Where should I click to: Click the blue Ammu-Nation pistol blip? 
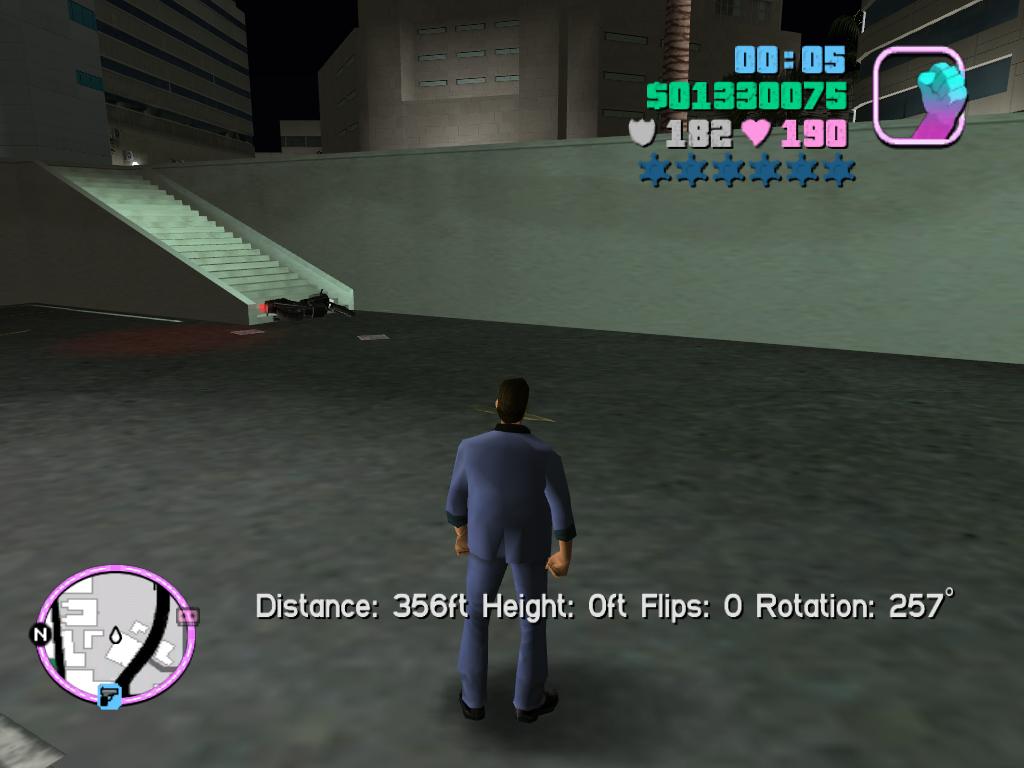pos(109,694)
